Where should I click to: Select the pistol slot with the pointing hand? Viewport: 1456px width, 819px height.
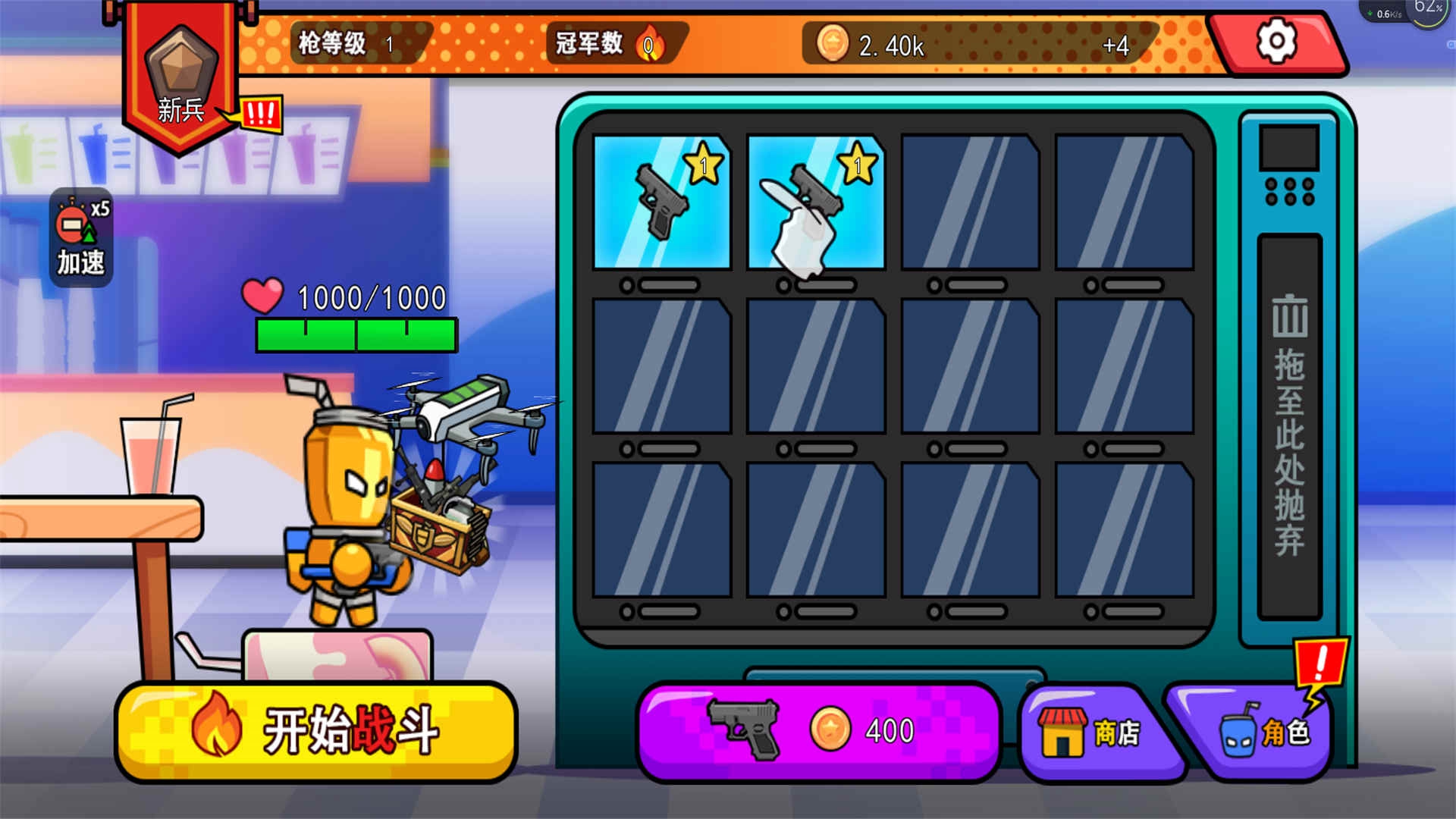click(816, 203)
